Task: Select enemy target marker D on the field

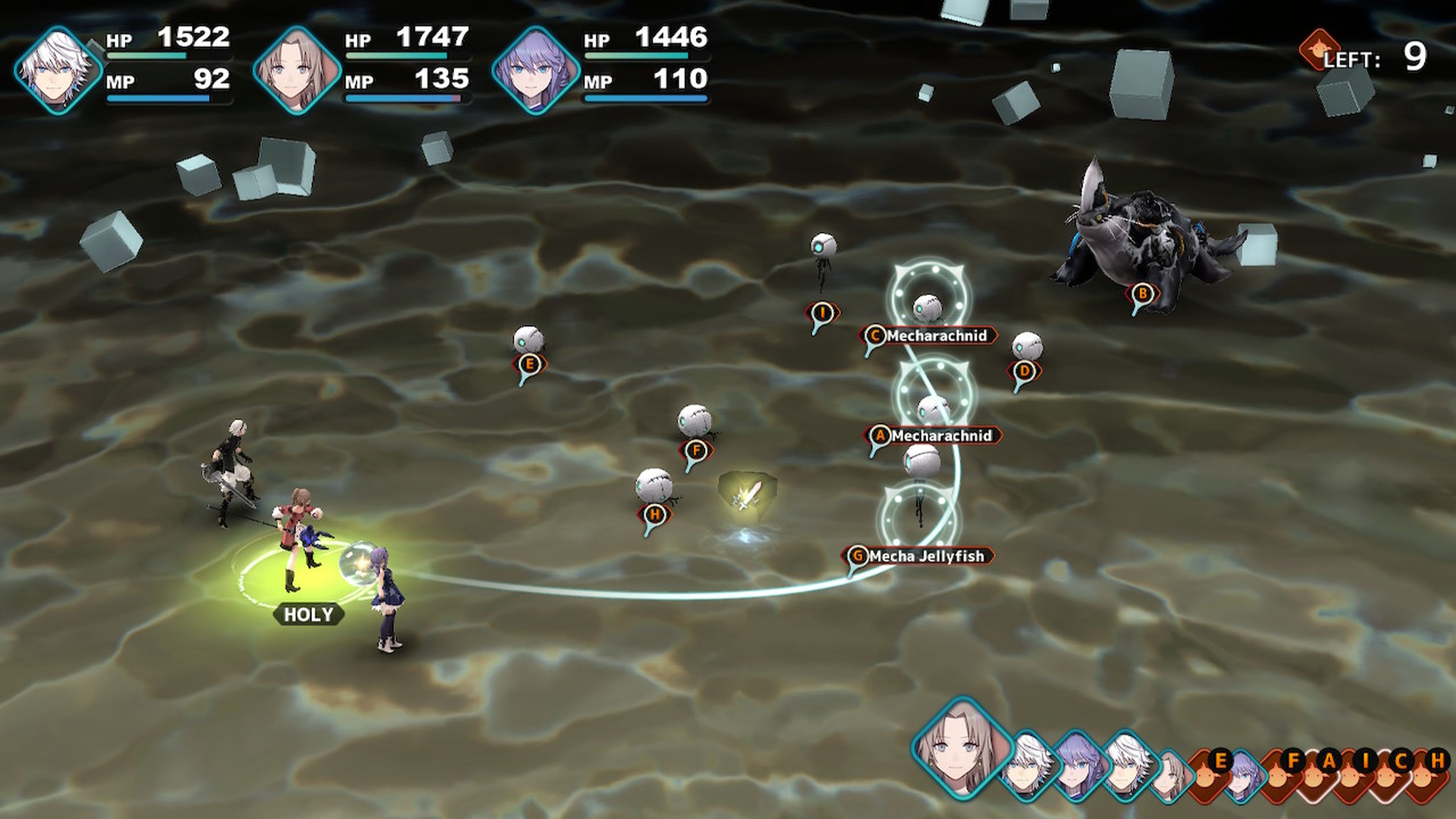Action: coord(1024,371)
